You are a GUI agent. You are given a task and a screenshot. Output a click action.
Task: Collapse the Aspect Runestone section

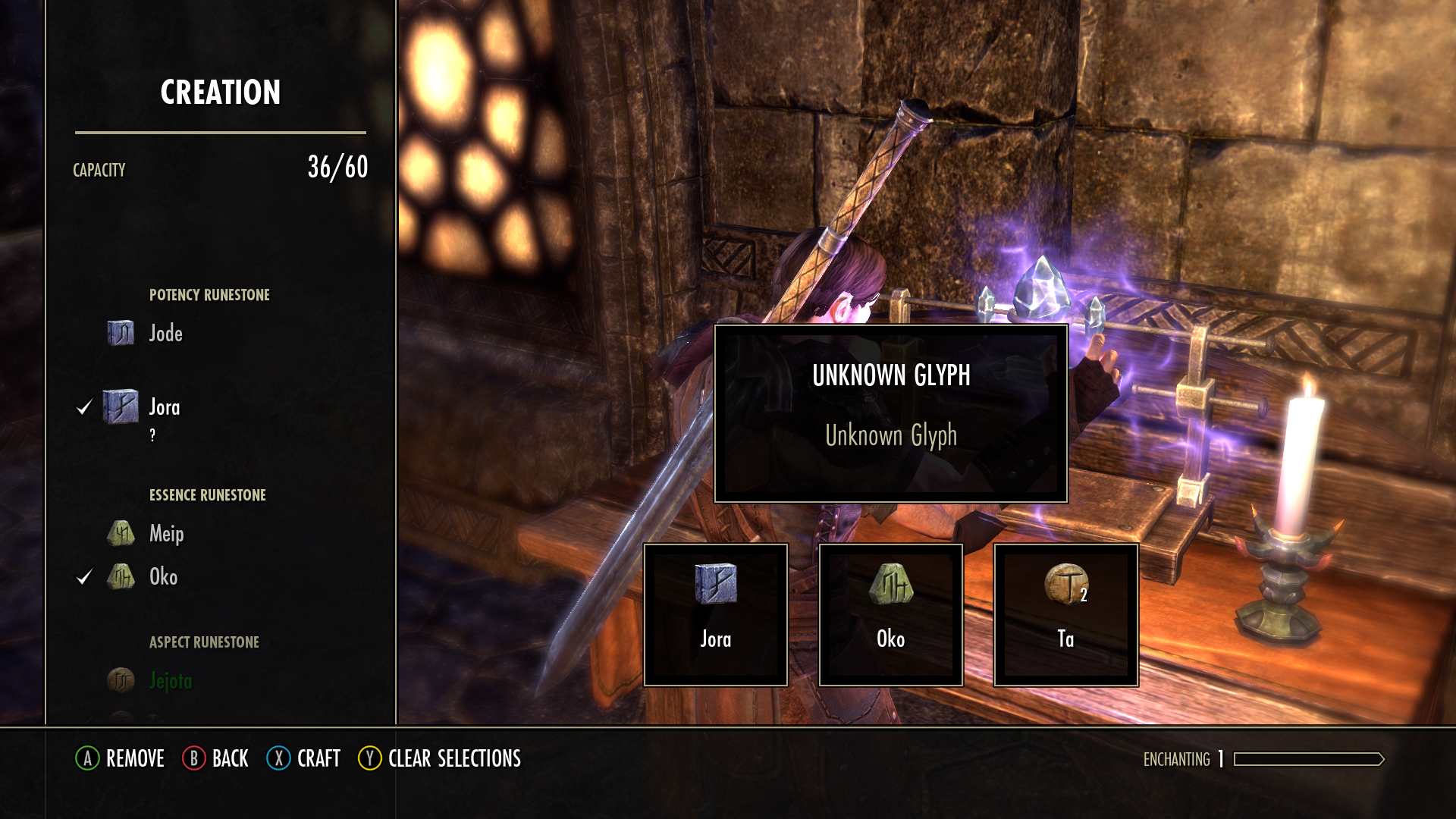coord(205,642)
